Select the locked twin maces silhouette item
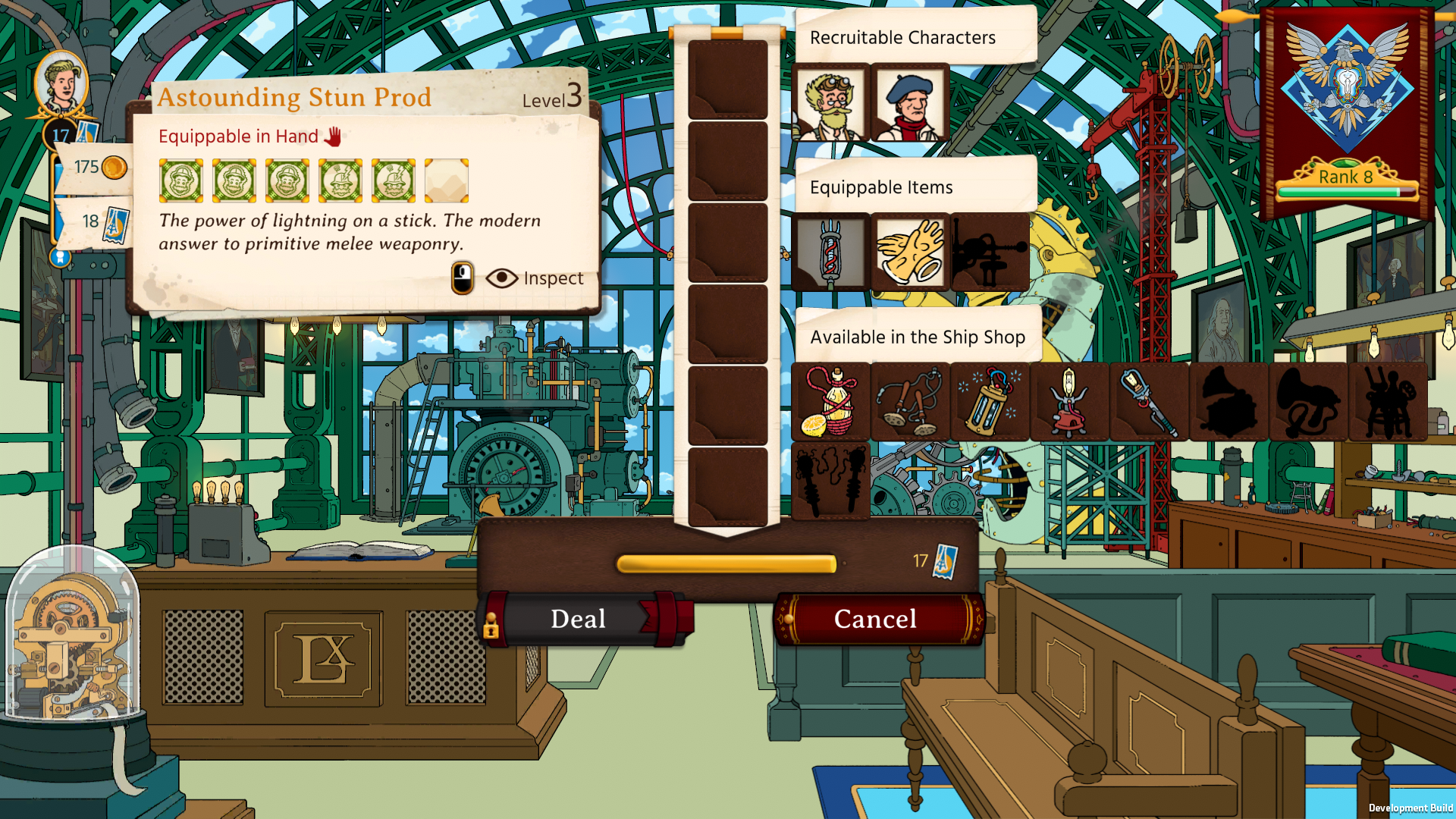 pyautogui.click(x=830, y=482)
